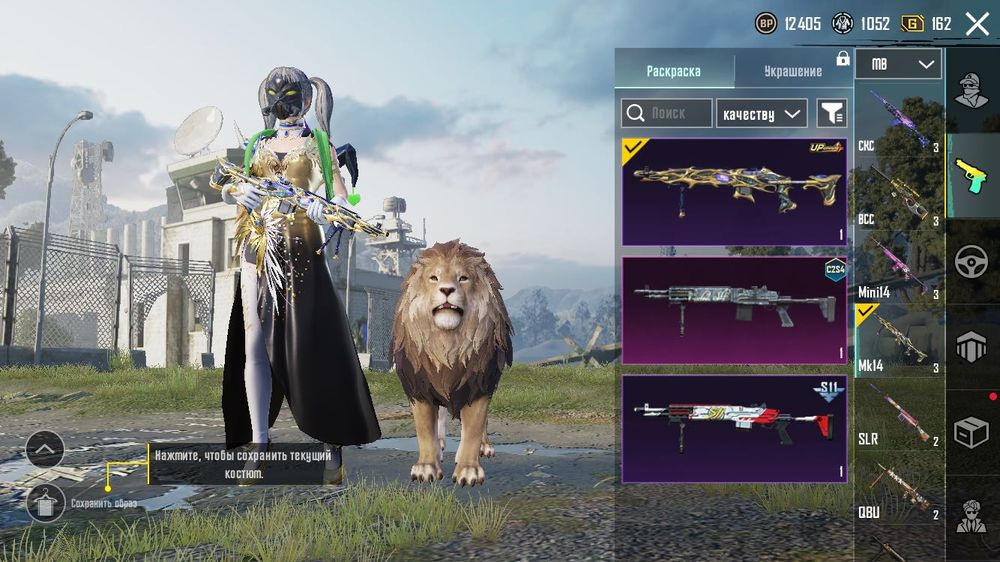Choose the C2S4 silver Mk14 skin

tap(734, 310)
